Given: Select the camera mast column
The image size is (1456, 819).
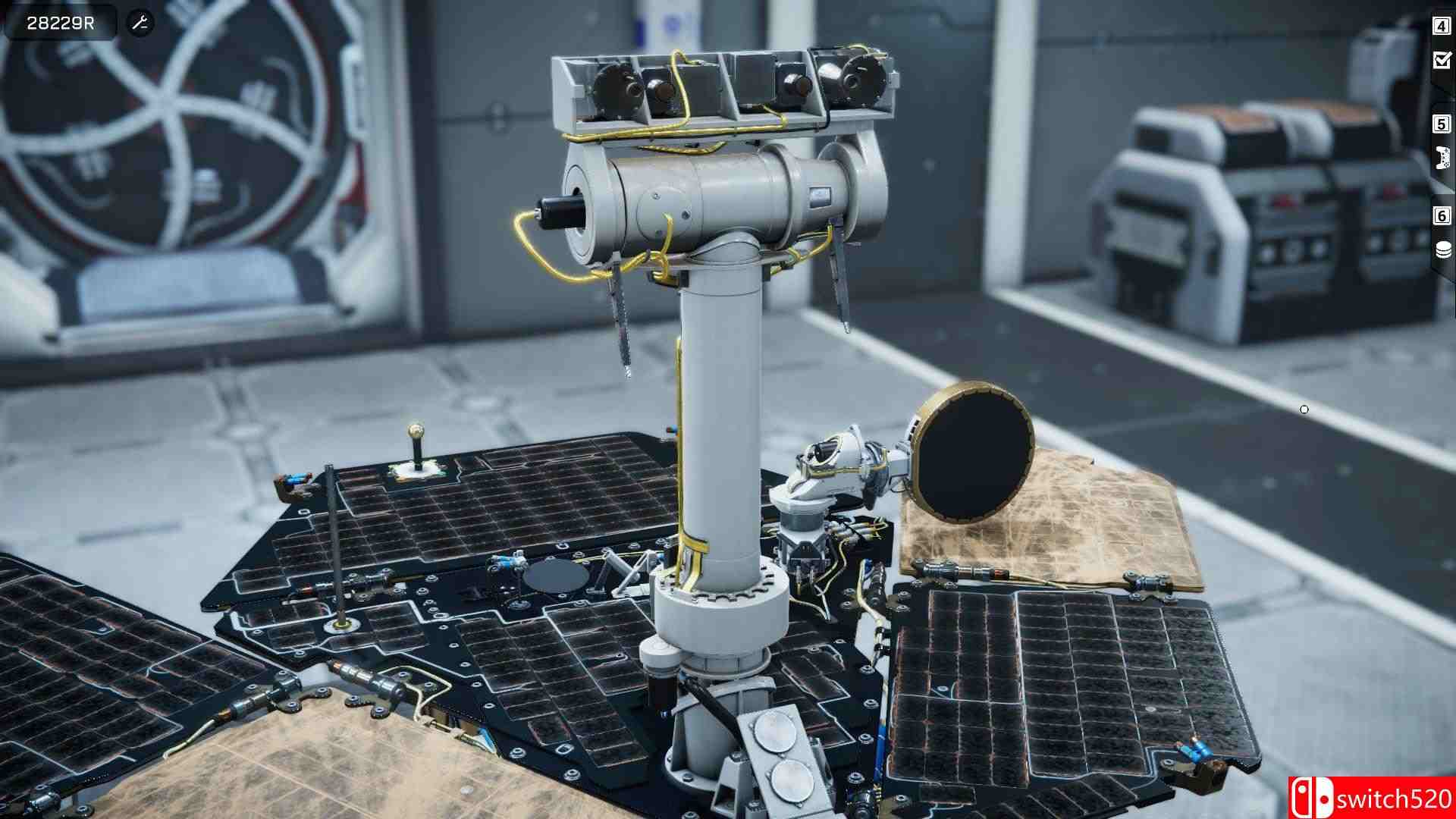Looking at the screenshot, I should coord(720,425).
